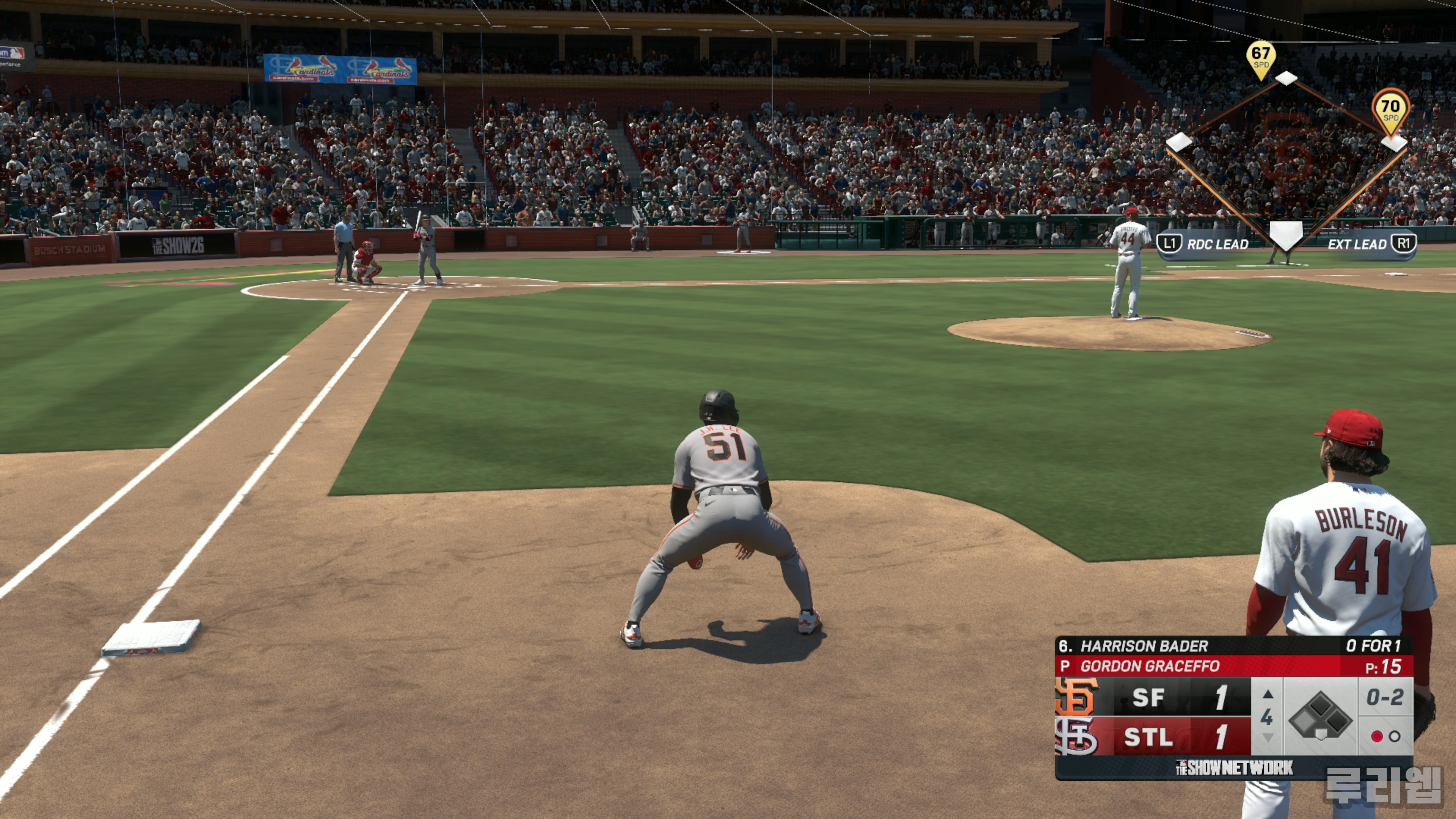Click third base on the baserunning diamond
The height and width of the screenshot is (819, 1456).
1180,142
